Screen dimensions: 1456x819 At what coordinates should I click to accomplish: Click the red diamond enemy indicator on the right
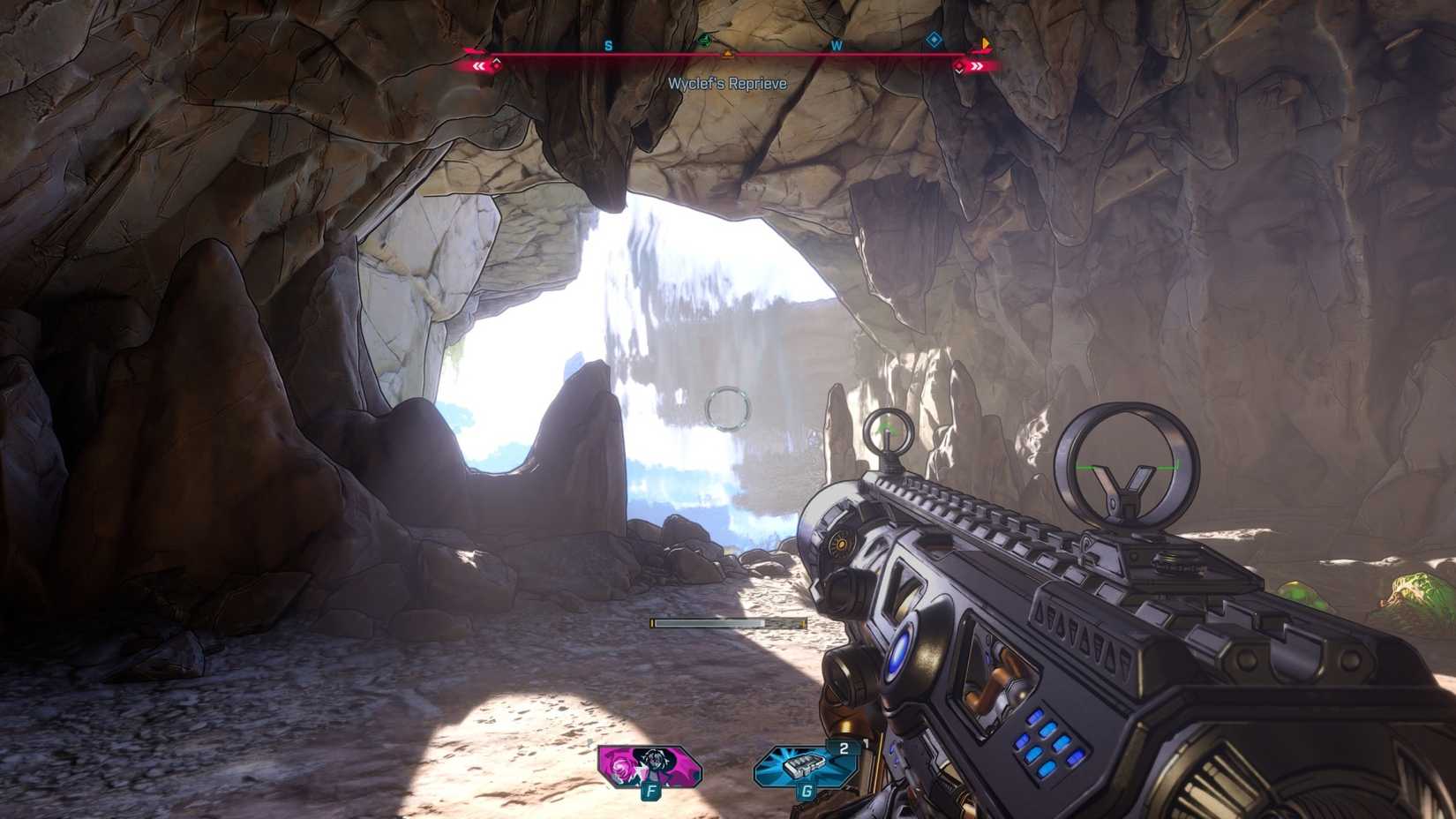click(x=958, y=66)
